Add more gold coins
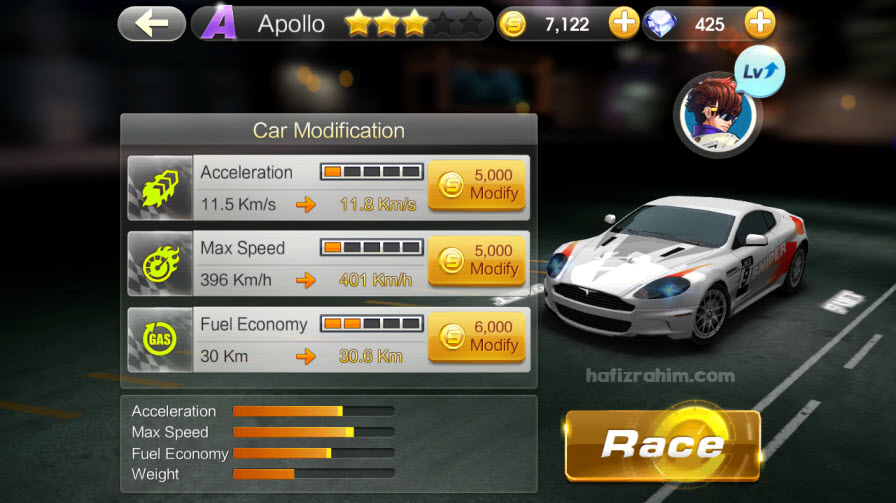The width and height of the screenshot is (896, 503). [x=624, y=23]
